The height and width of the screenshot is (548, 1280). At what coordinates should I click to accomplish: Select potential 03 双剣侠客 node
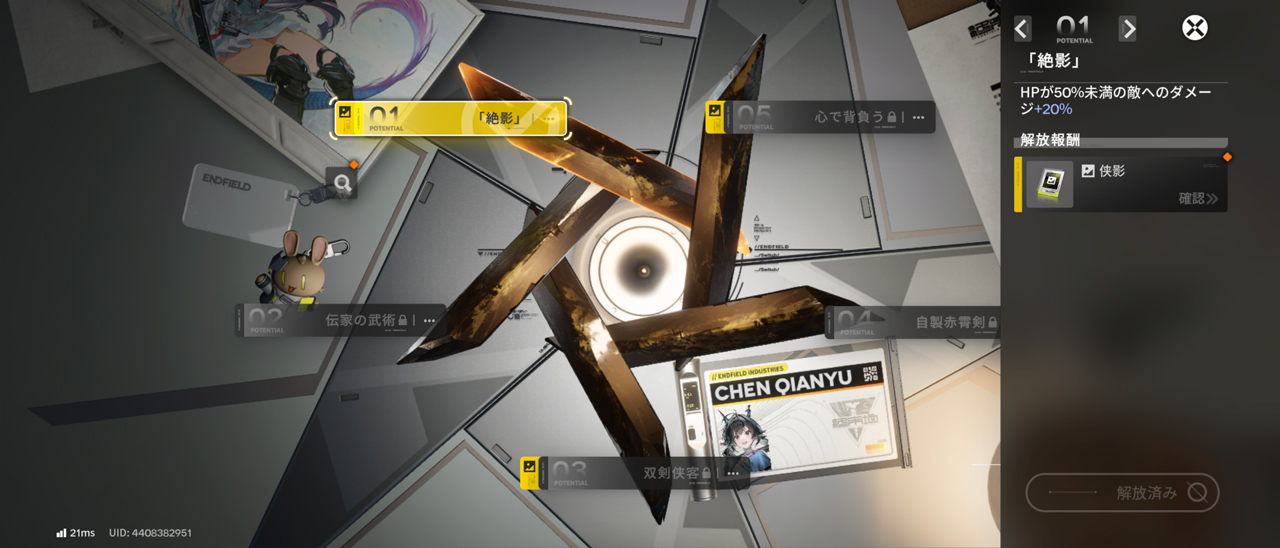tap(635, 472)
